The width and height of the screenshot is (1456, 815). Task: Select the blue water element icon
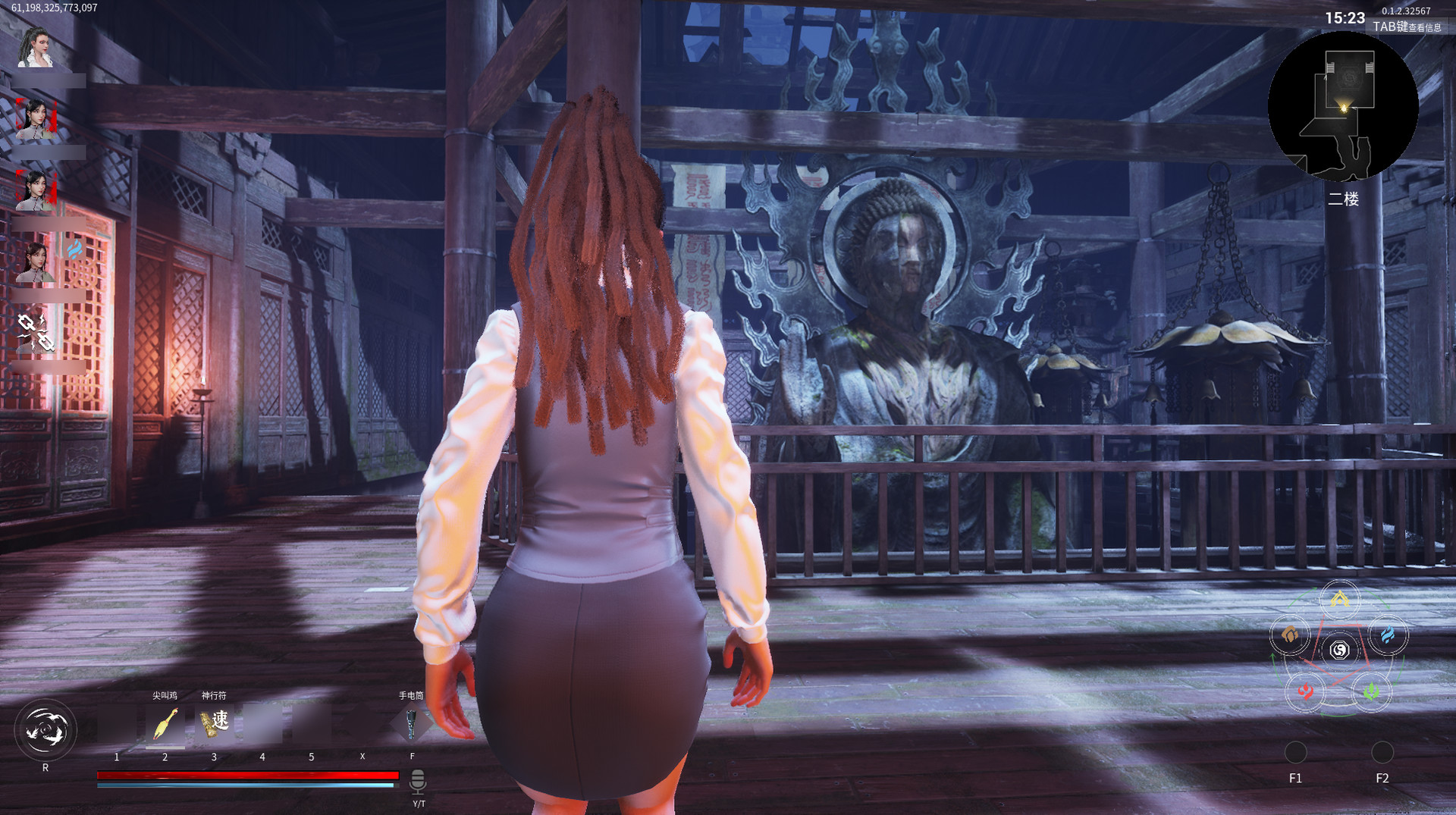click(1389, 635)
